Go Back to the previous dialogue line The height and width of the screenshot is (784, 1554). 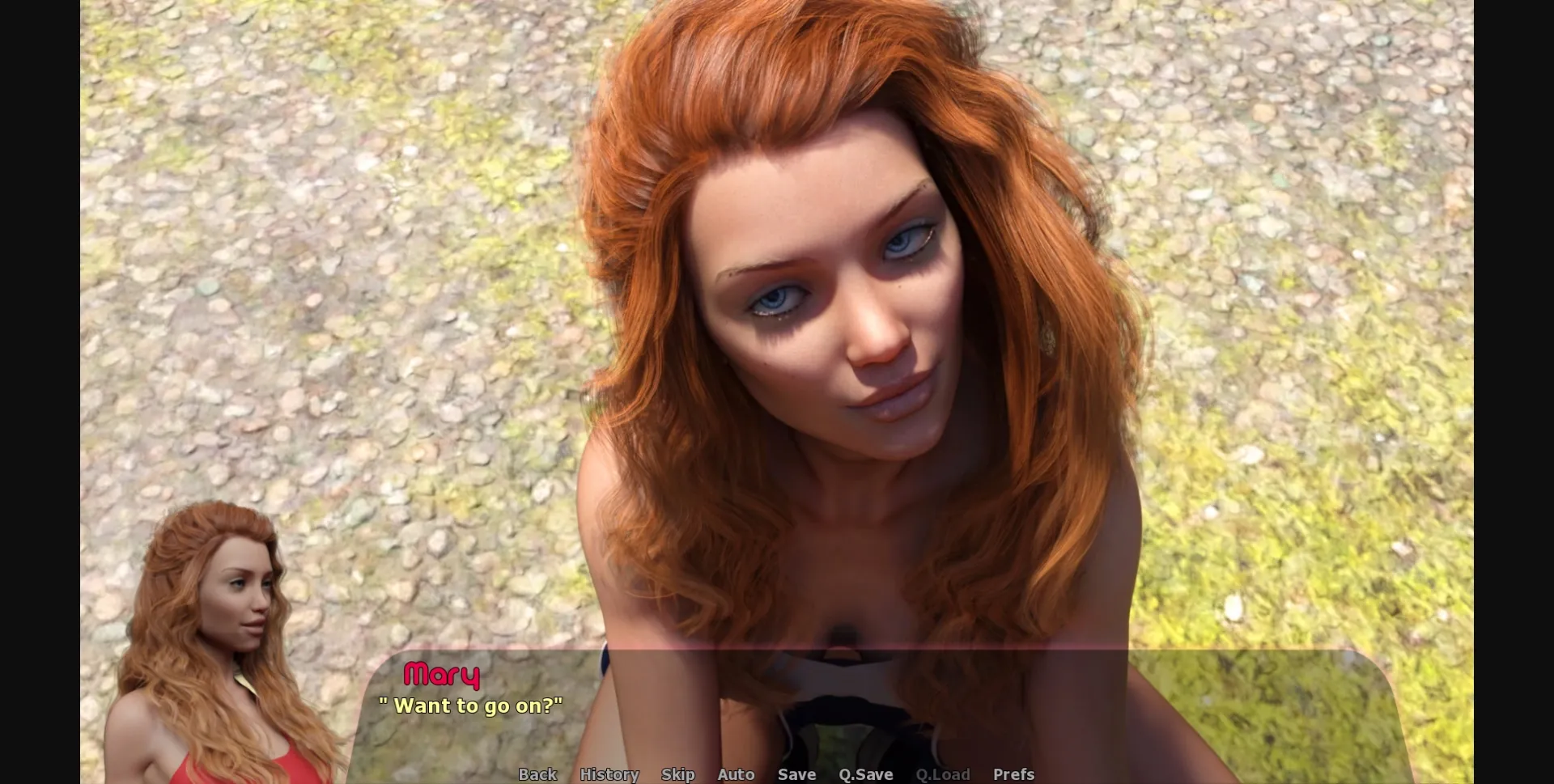coord(537,774)
